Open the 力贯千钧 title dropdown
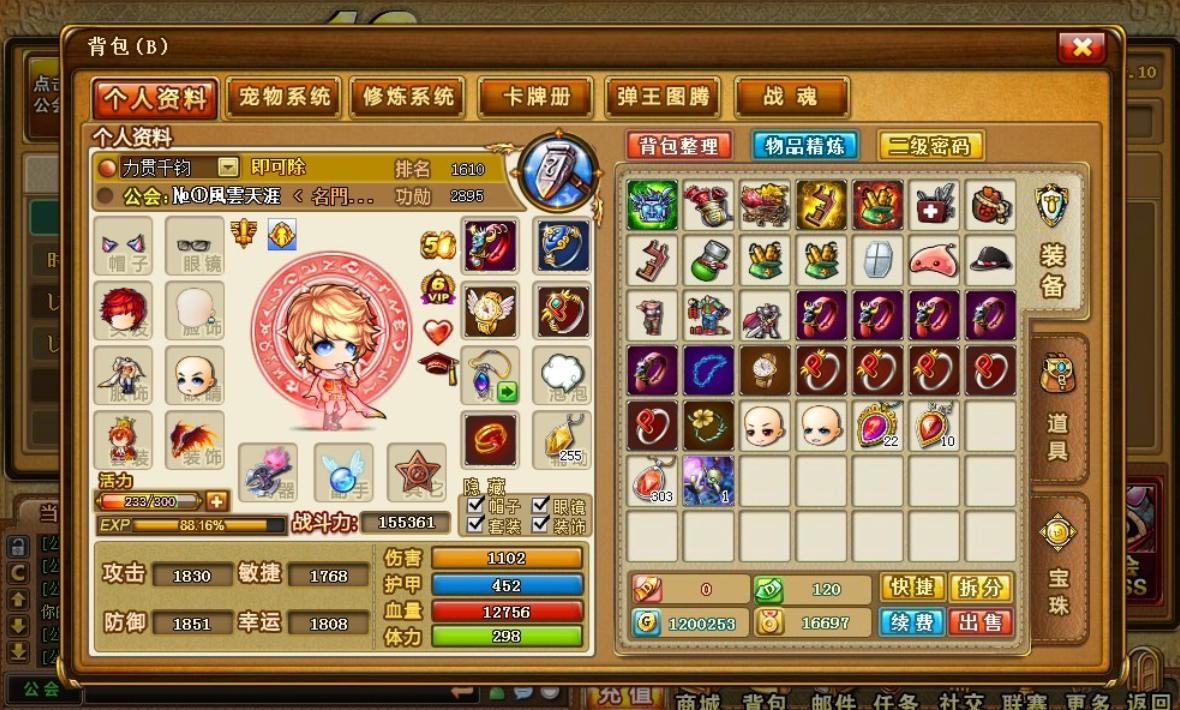Image resolution: width=1180 pixels, height=710 pixels. (x=229, y=167)
